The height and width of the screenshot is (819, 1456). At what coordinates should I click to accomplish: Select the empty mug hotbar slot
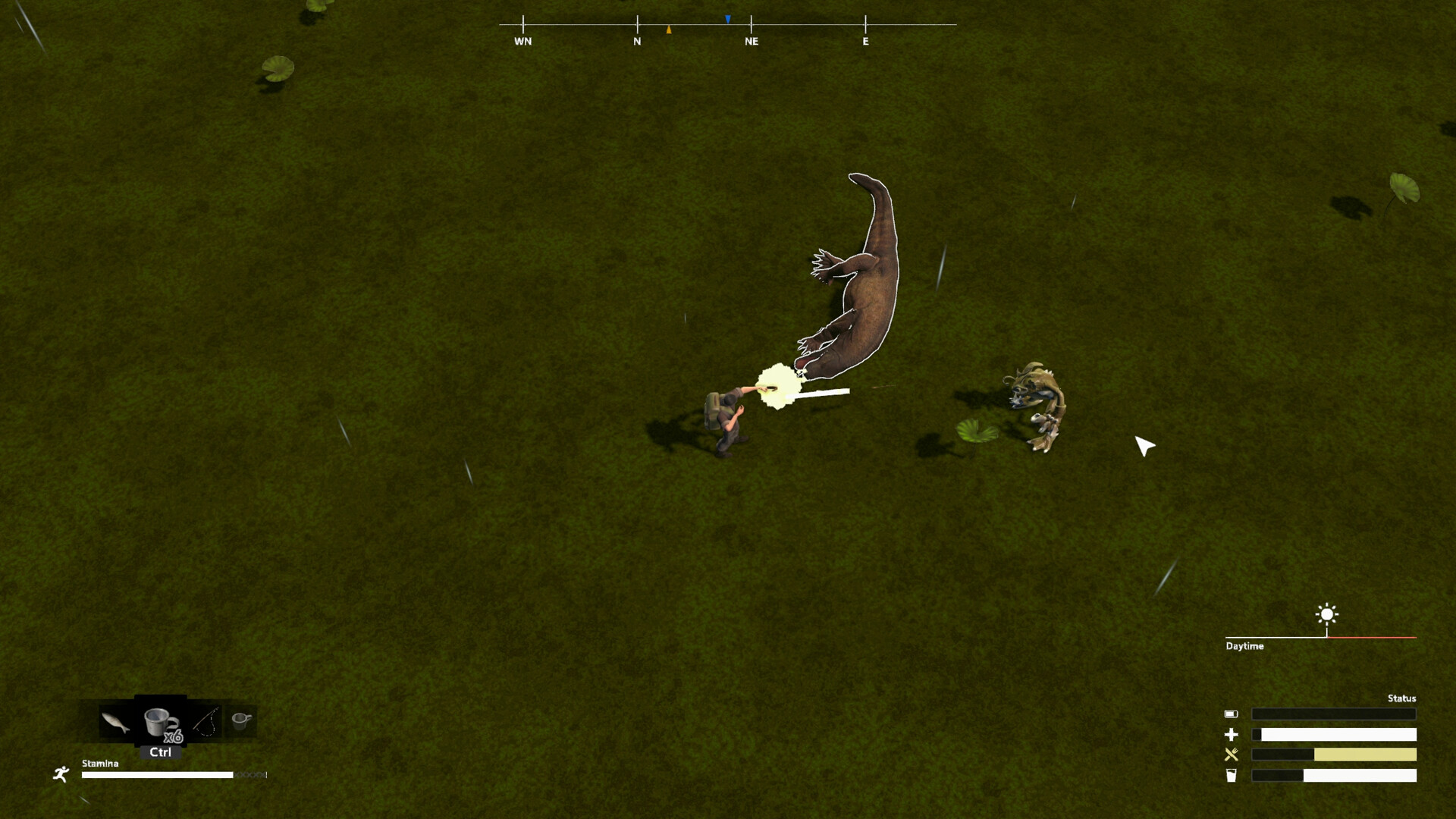[241, 720]
